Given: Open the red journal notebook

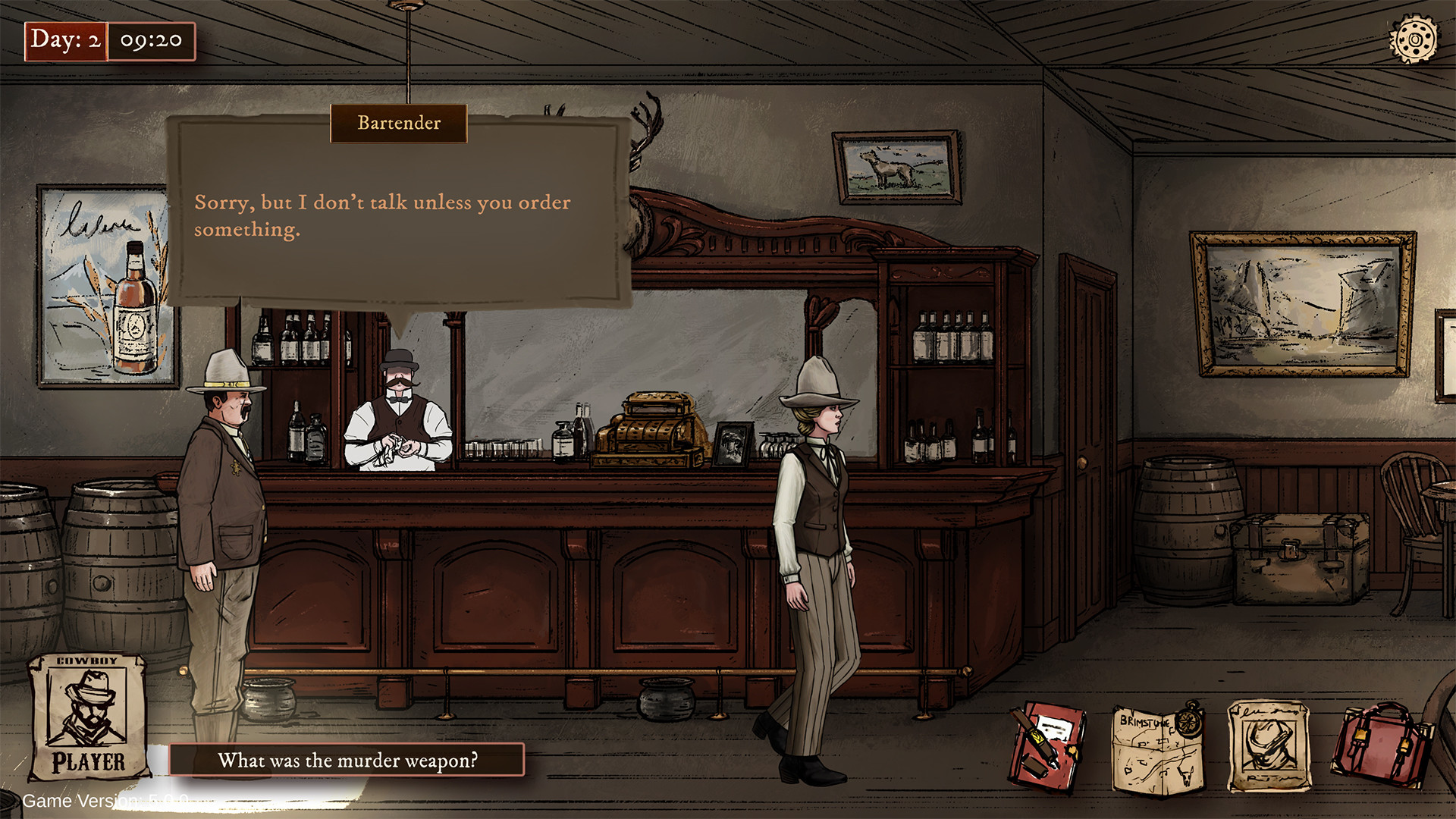Looking at the screenshot, I should 1046,747.
